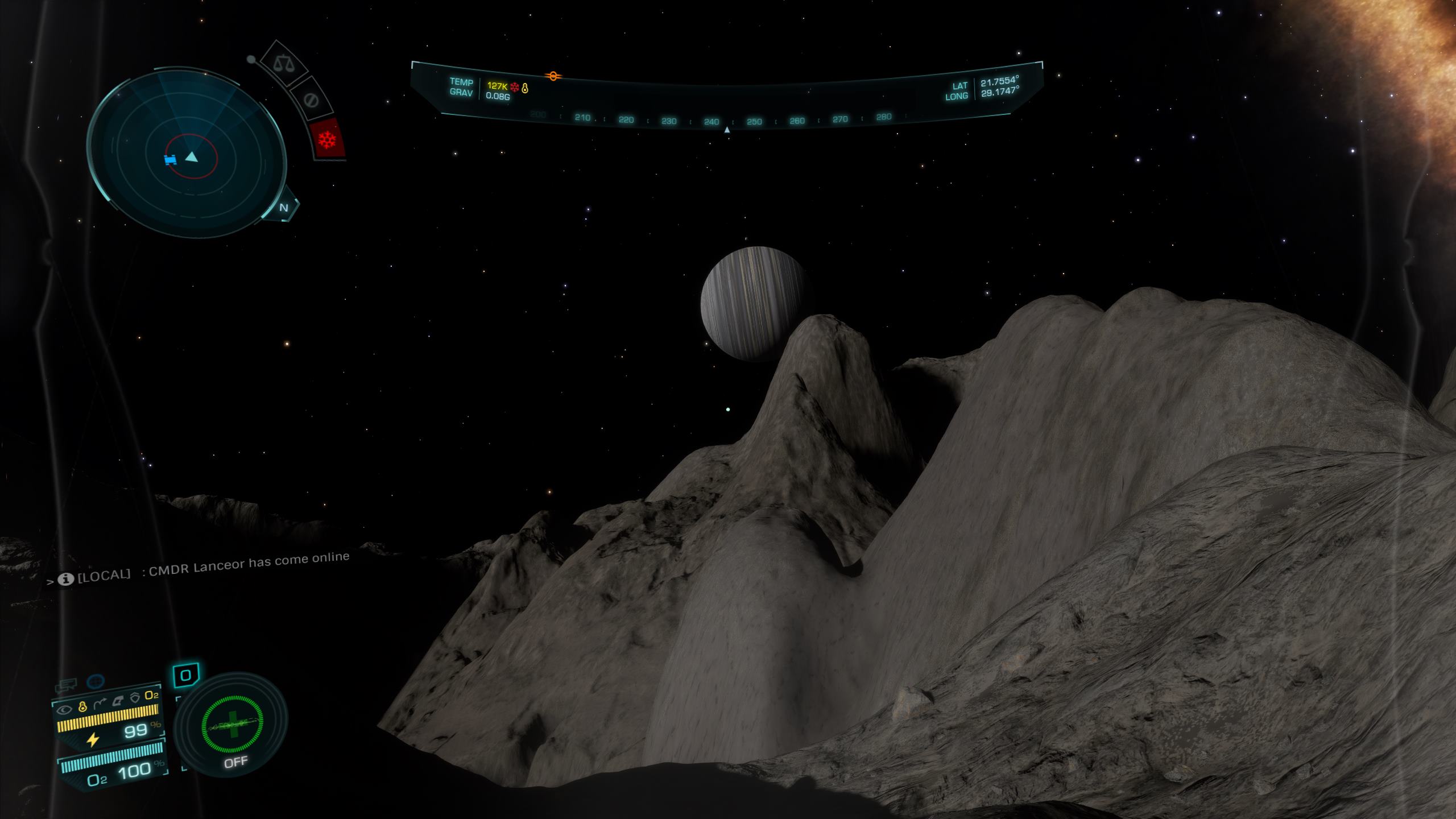Click the yellow thermometer suit icon
Screen dimensions: 1456x819
(x=82, y=707)
